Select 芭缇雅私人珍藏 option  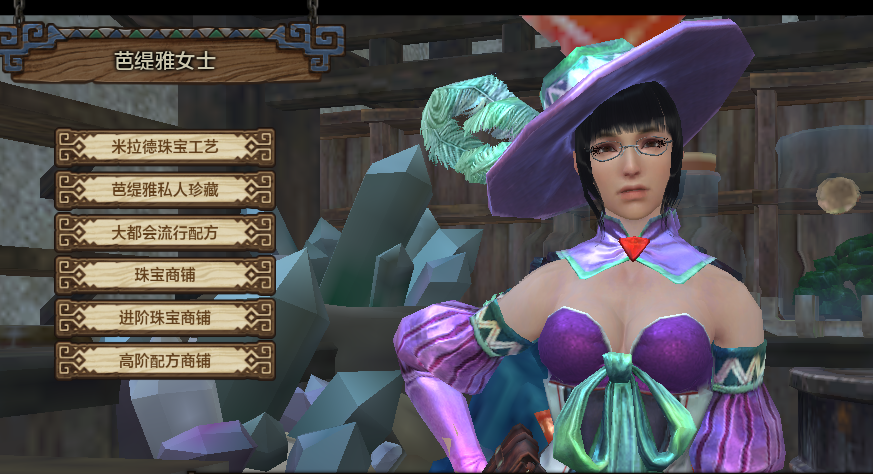pyautogui.click(x=165, y=190)
